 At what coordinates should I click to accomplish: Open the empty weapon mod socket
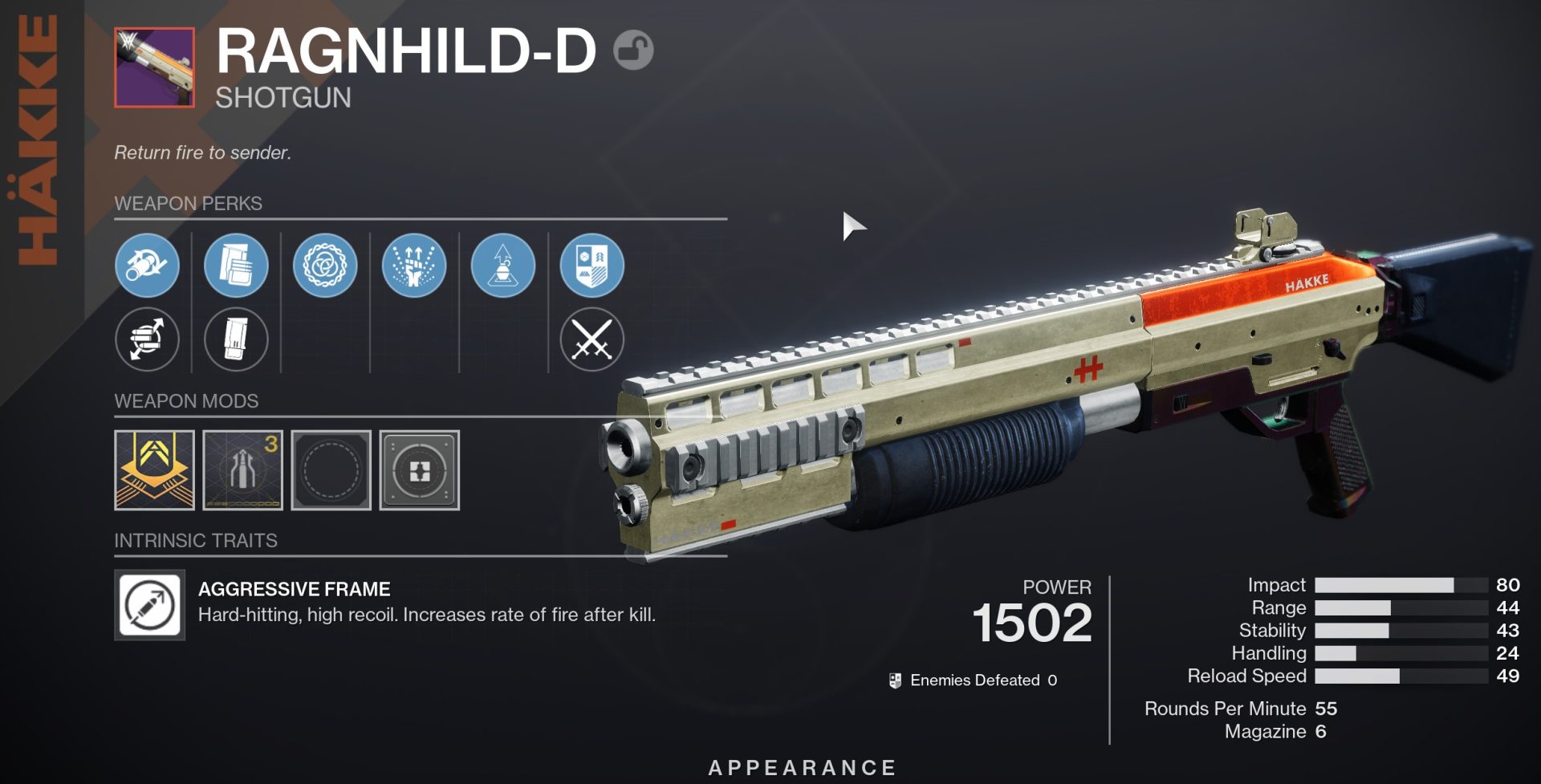tap(331, 470)
